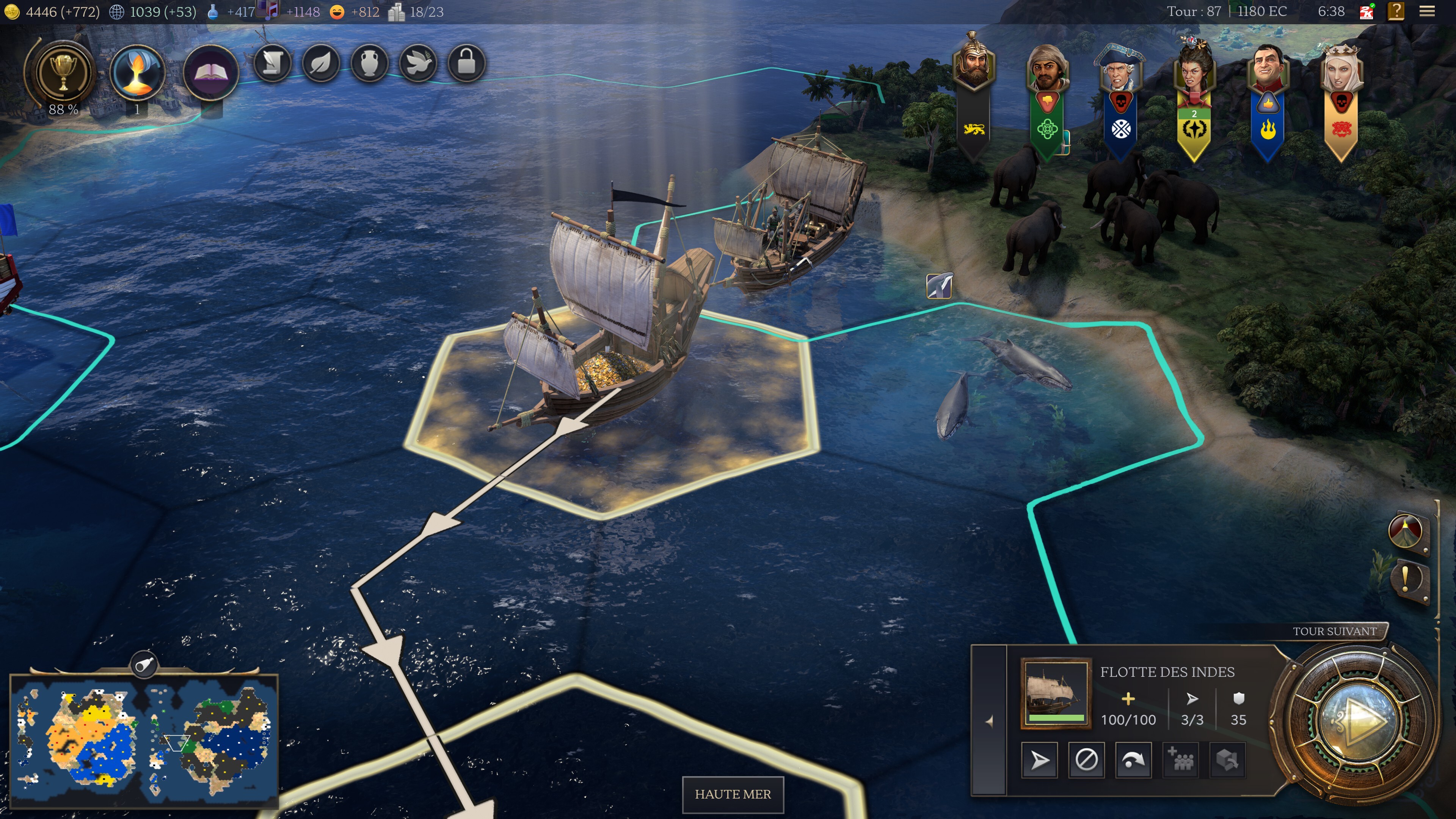
Task: Select the era star progression icon
Action: point(137,72)
